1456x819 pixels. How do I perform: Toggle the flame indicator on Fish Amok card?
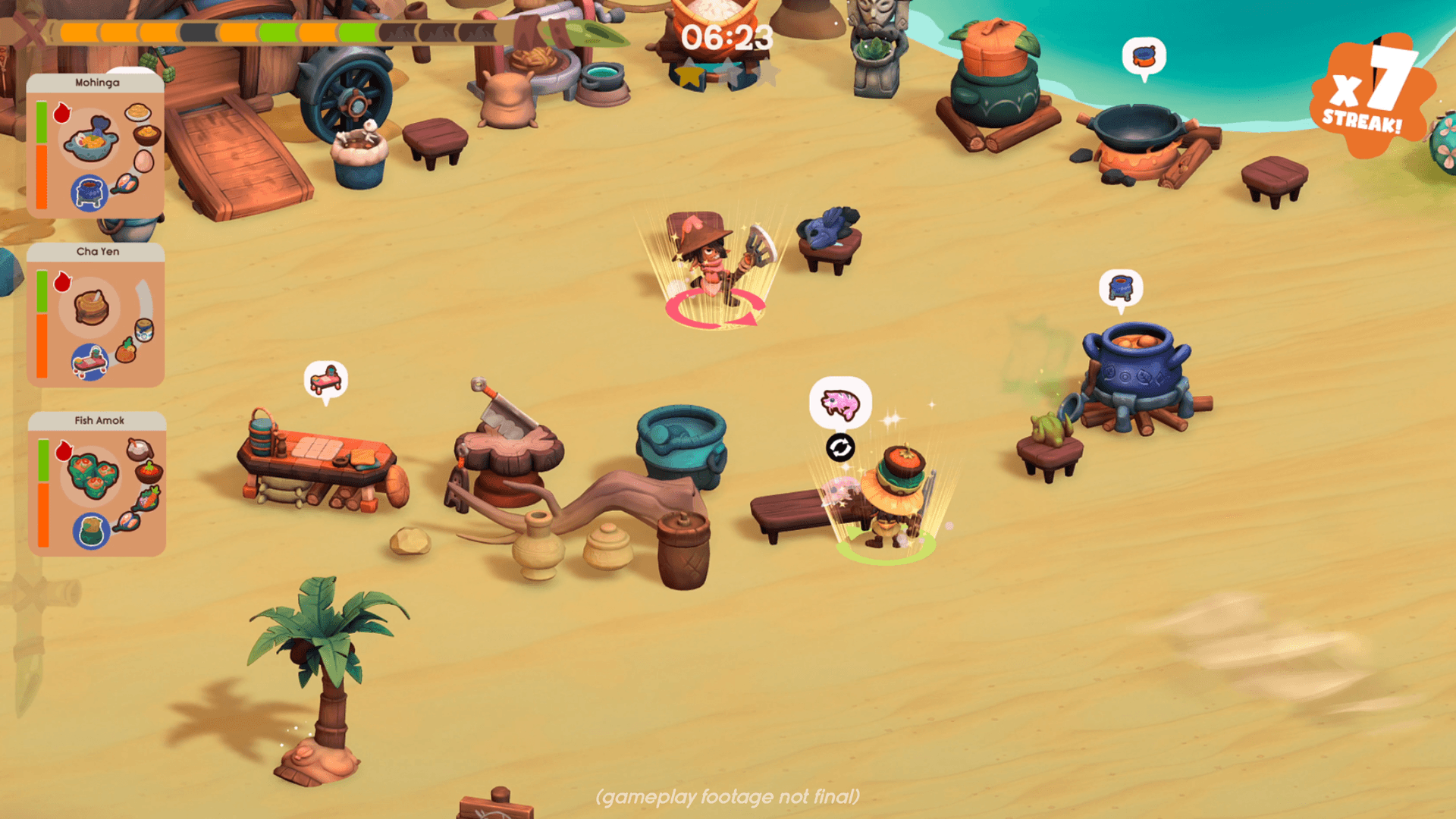click(x=64, y=451)
